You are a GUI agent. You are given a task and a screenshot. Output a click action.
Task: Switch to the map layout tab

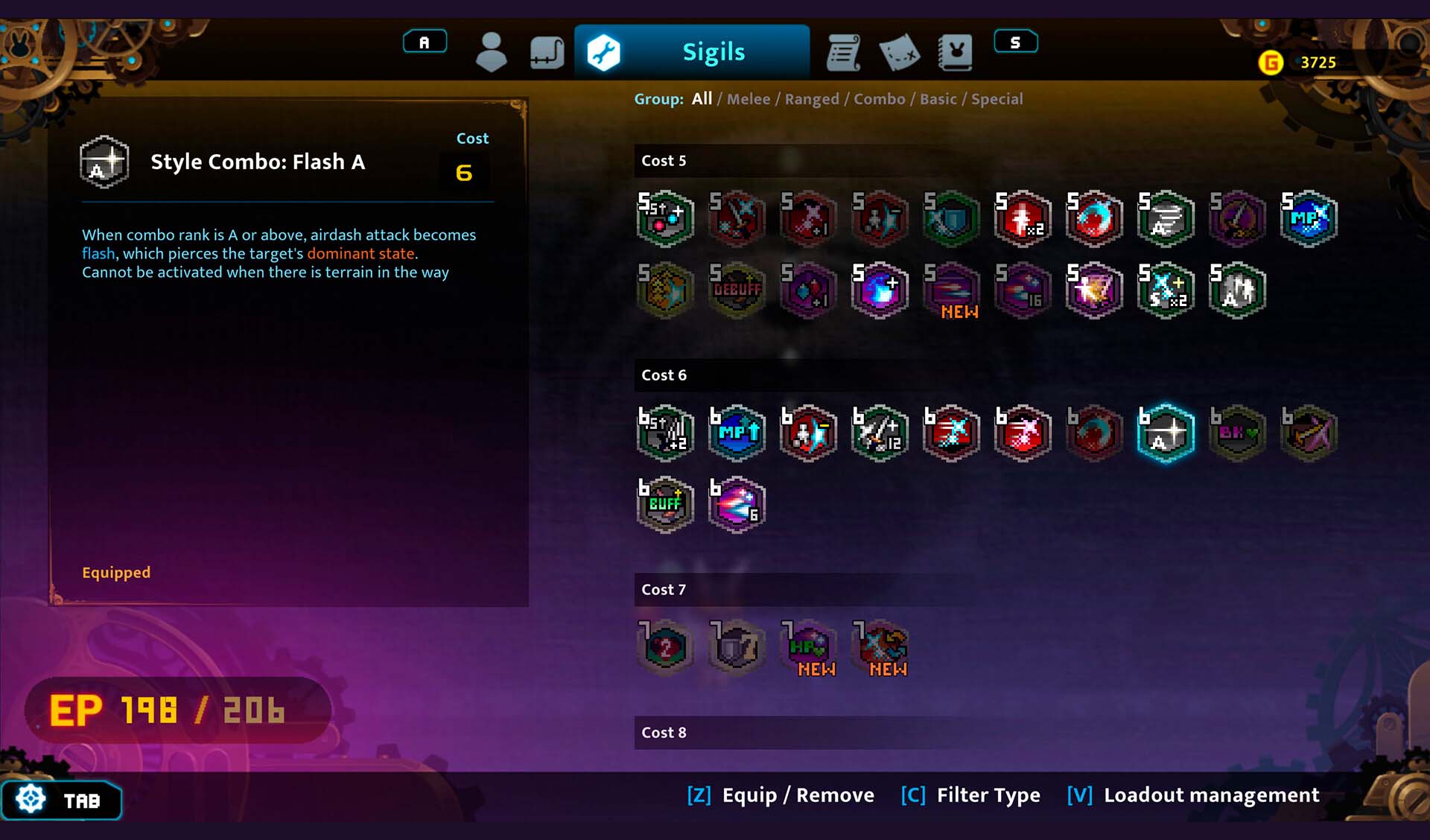(547, 52)
